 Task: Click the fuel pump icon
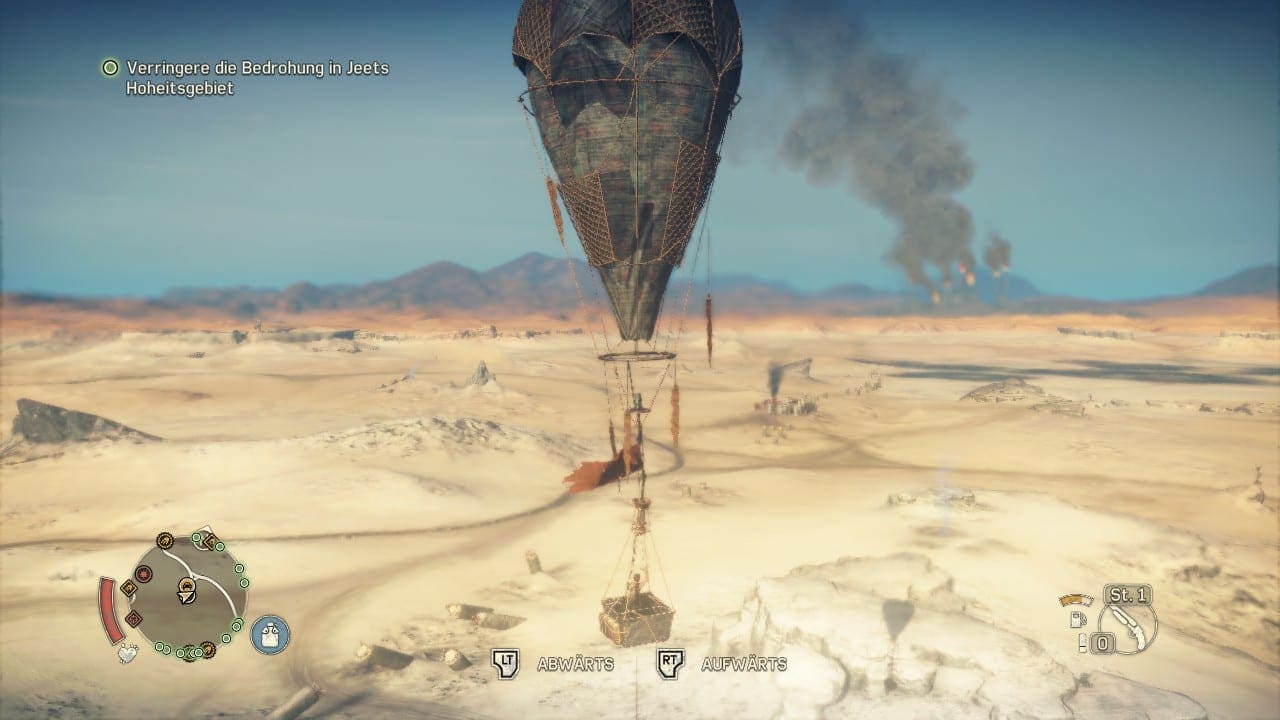[x=1079, y=619]
